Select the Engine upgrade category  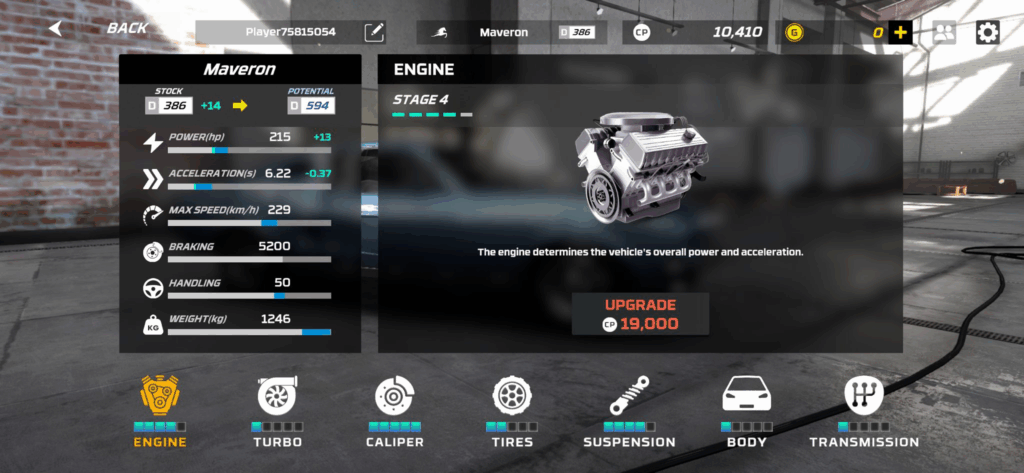coord(160,410)
